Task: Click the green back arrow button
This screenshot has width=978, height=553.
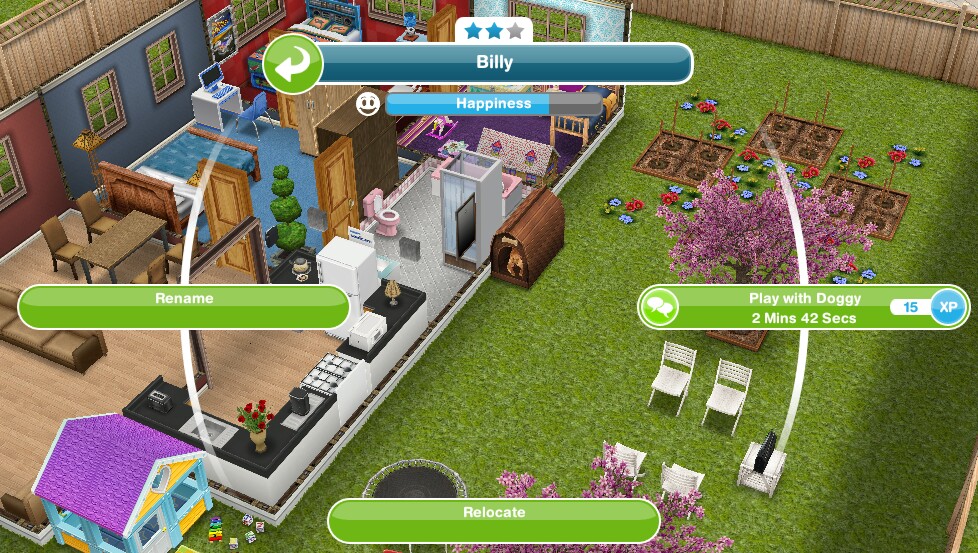Action: (x=292, y=64)
